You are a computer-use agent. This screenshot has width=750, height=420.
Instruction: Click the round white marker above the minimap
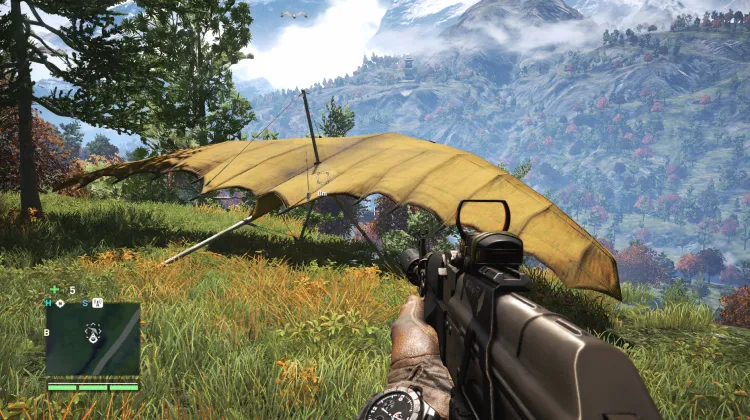coord(60,302)
